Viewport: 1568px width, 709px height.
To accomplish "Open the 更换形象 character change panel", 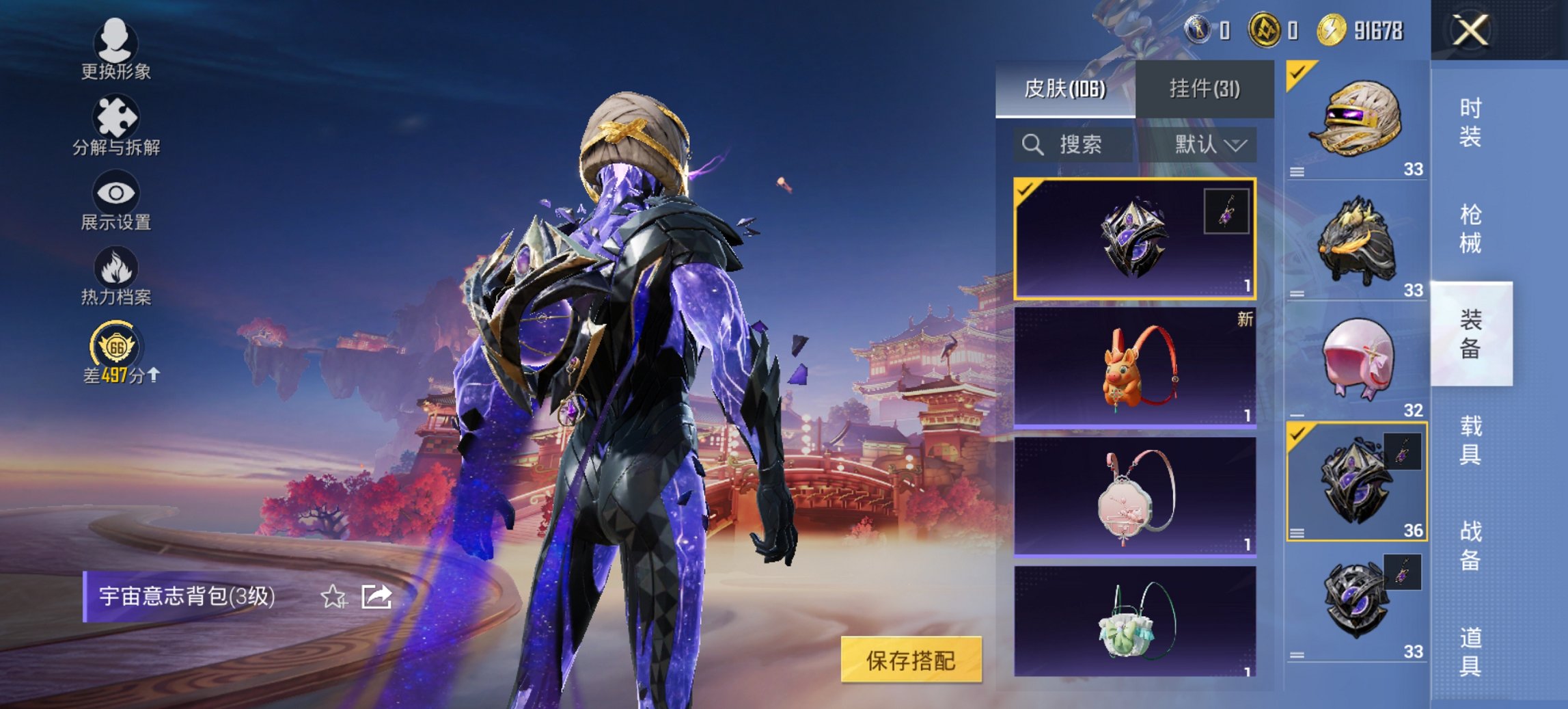I will (x=116, y=48).
